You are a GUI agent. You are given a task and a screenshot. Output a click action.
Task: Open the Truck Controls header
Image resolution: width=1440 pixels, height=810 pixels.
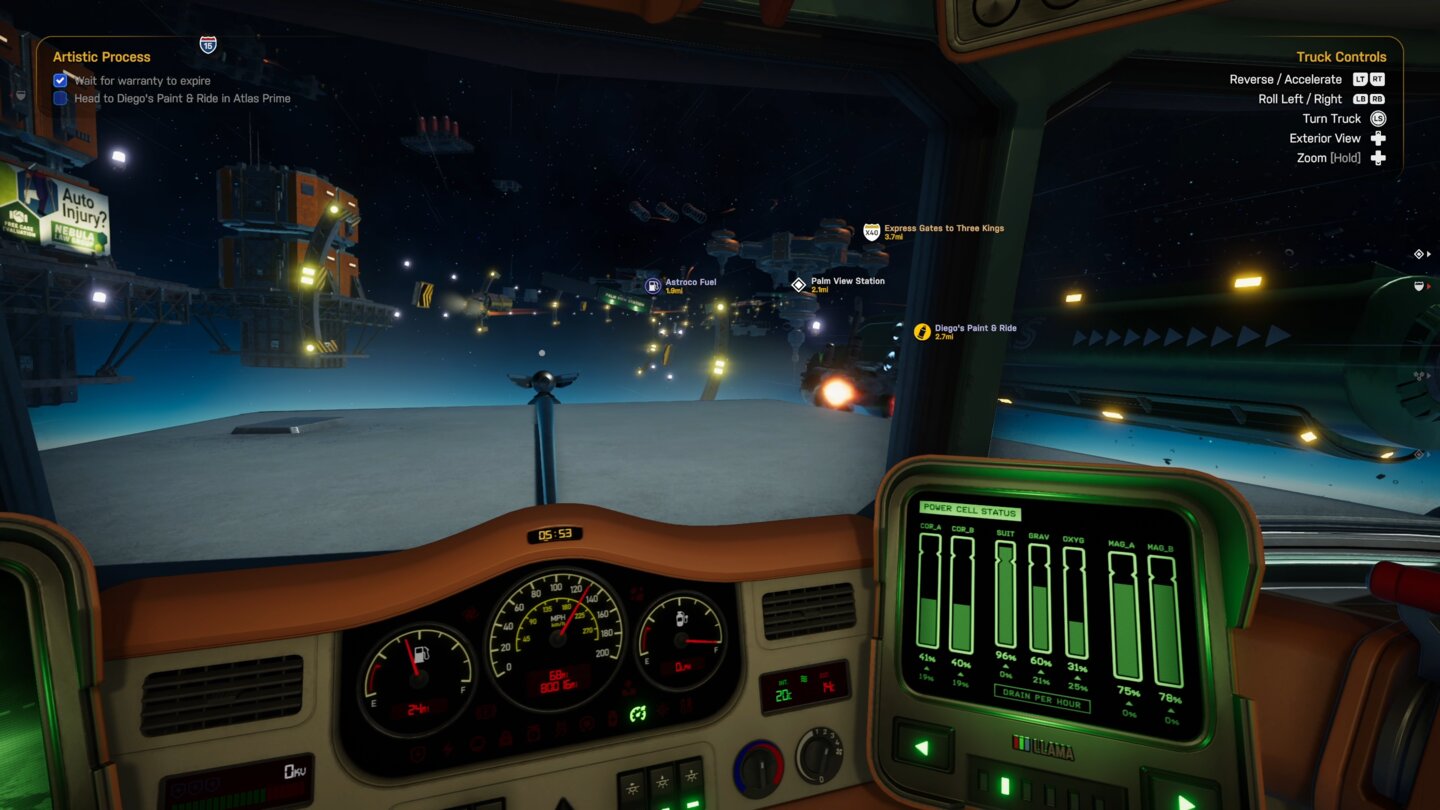pyautogui.click(x=1342, y=56)
